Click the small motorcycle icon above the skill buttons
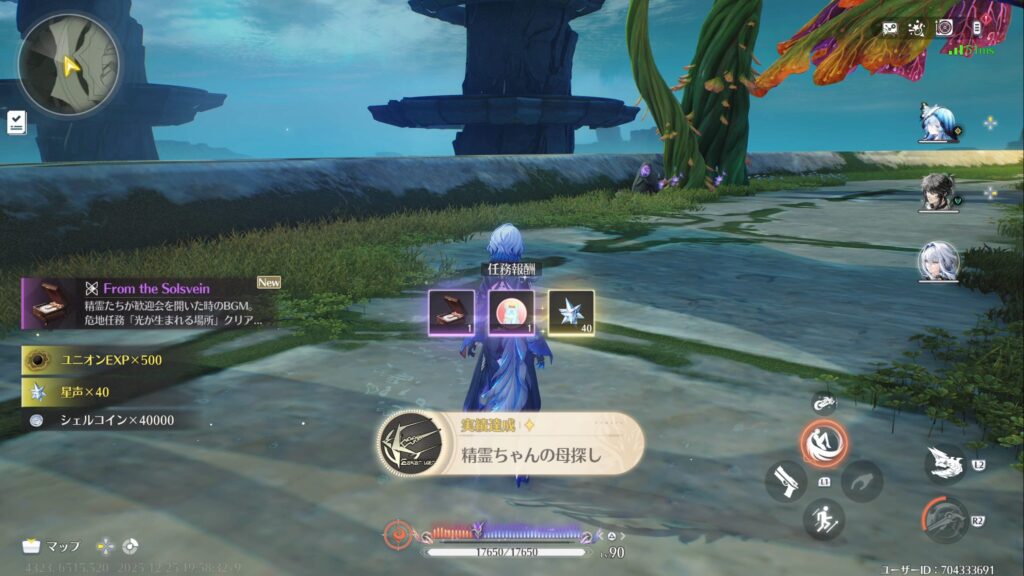Viewport: 1024px width, 576px height. 824,402
